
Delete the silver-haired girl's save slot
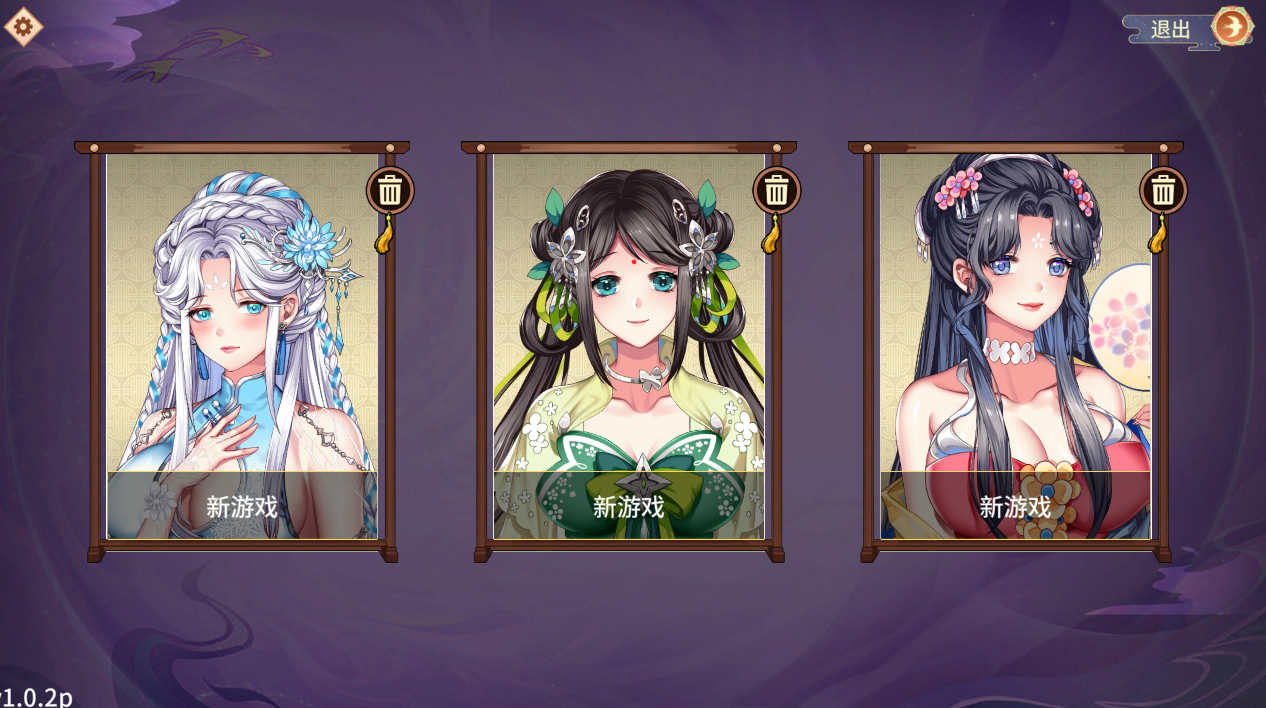390,189
